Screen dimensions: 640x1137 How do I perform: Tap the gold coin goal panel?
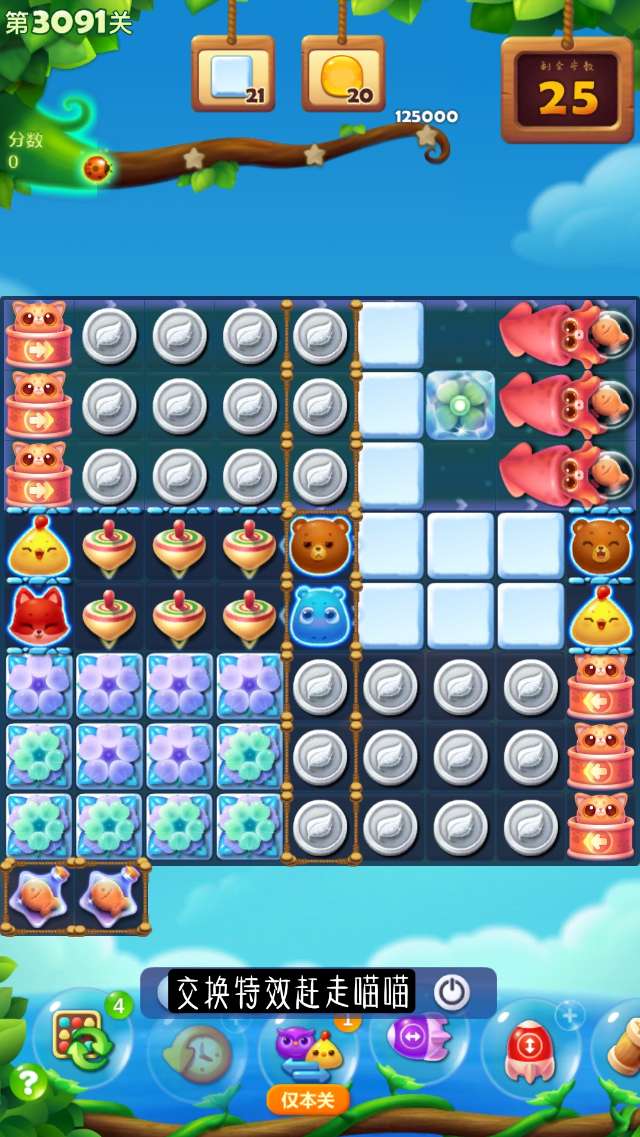click(x=343, y=75)
